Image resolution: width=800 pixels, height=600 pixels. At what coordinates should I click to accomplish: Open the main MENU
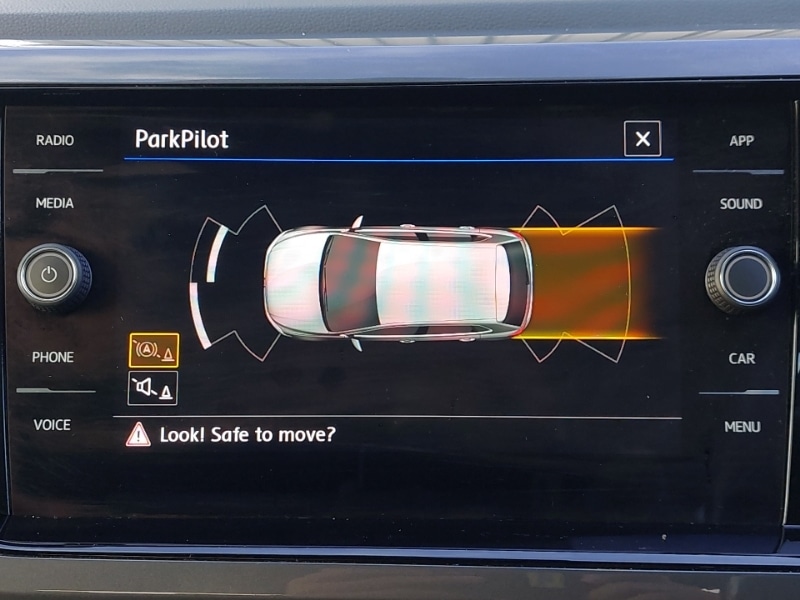pyautogui.click(x=742, y=427)
